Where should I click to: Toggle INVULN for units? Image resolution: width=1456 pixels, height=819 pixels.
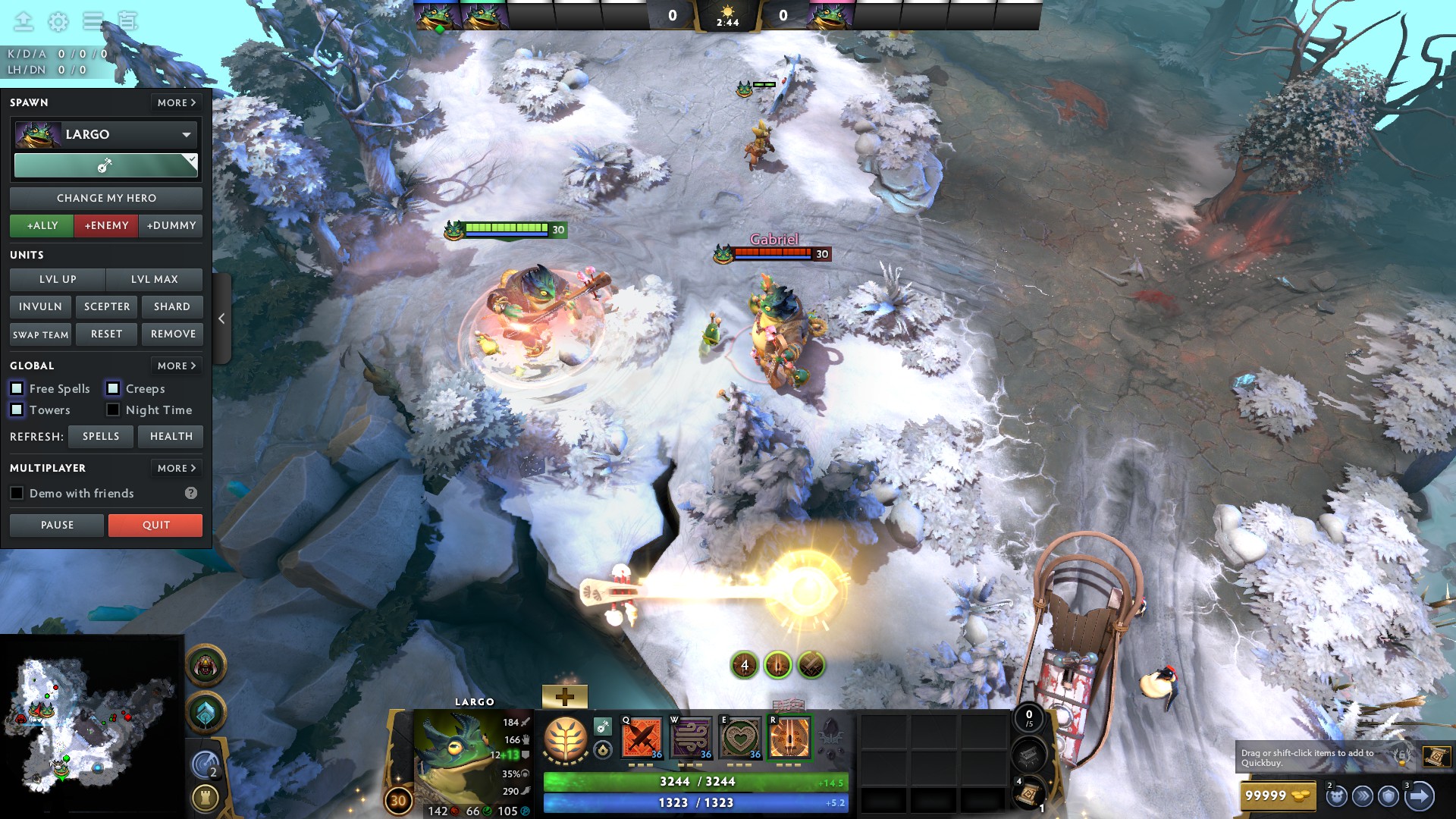(x=40, y=306)
